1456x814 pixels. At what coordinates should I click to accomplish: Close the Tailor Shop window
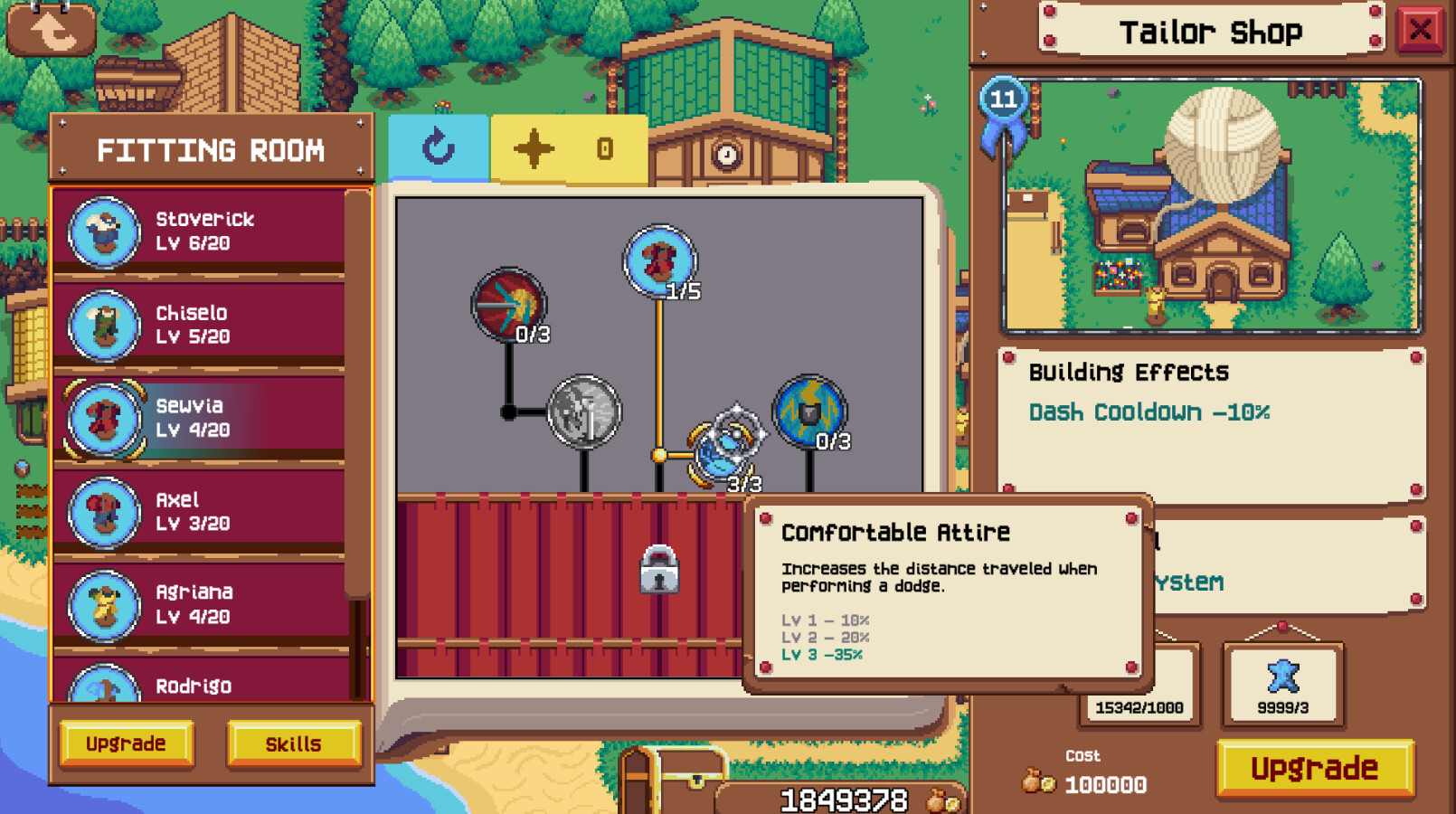1423,29
